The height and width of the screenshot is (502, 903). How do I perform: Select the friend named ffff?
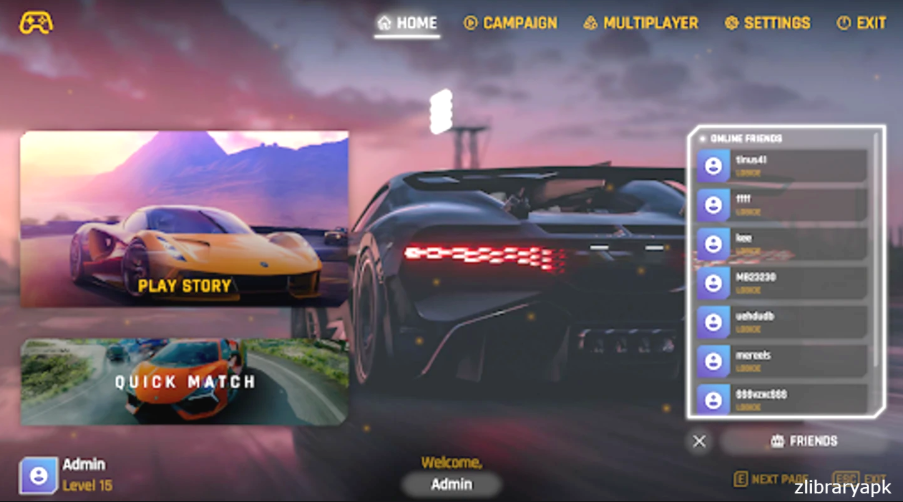pyautogui.click(x=782, y=205)
